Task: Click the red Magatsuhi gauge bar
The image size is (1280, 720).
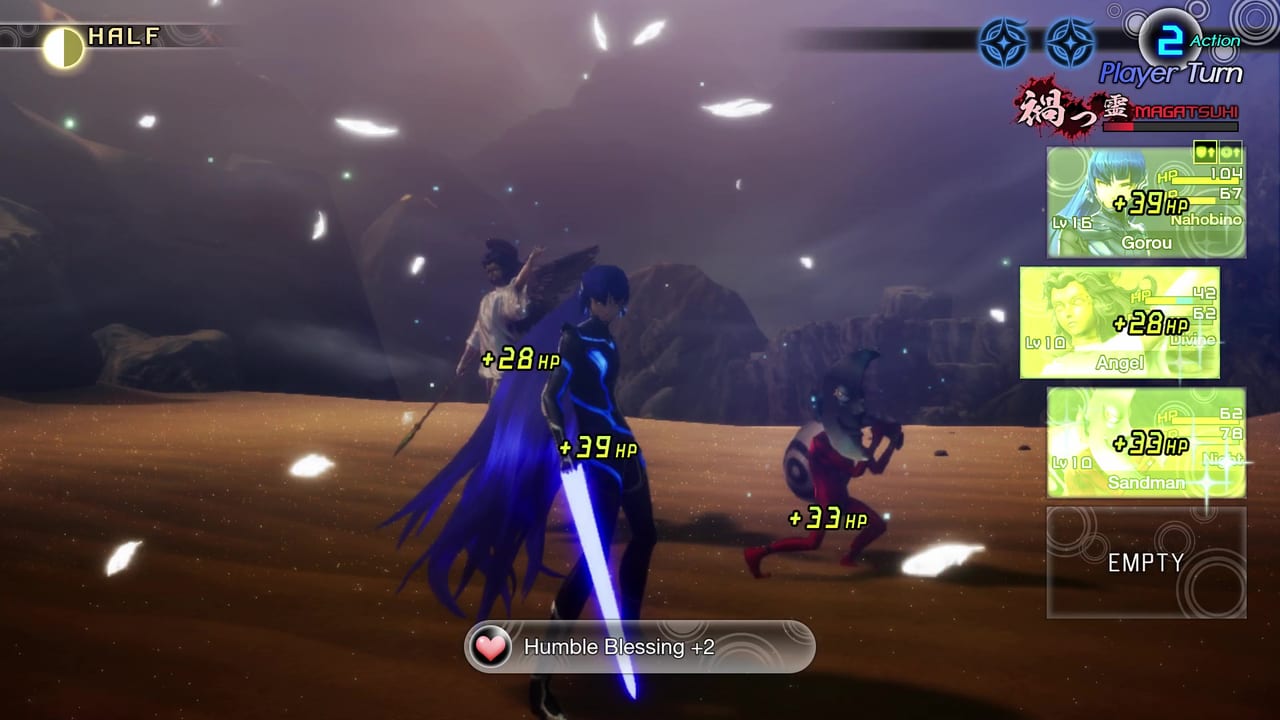Action: point(1170,128)
